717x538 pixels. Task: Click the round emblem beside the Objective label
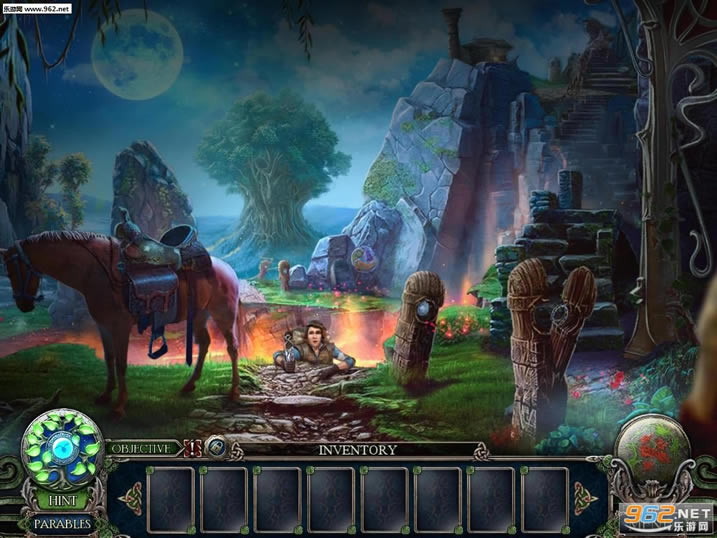point(217,449)
